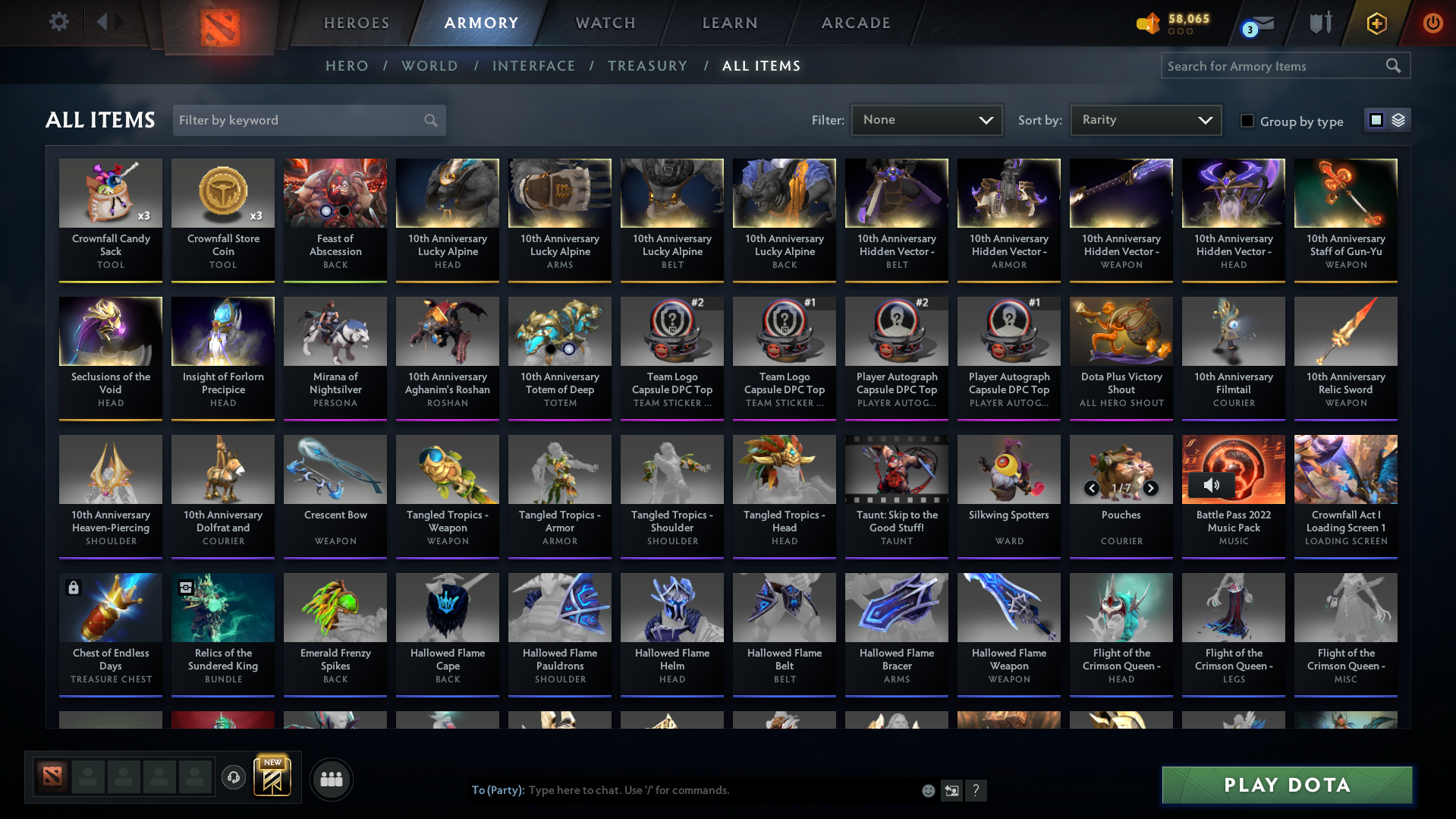Open the Dota Plus hexagon plus icon
The width and height of the screenshot is (1456, 819).
click(1377, 23)
